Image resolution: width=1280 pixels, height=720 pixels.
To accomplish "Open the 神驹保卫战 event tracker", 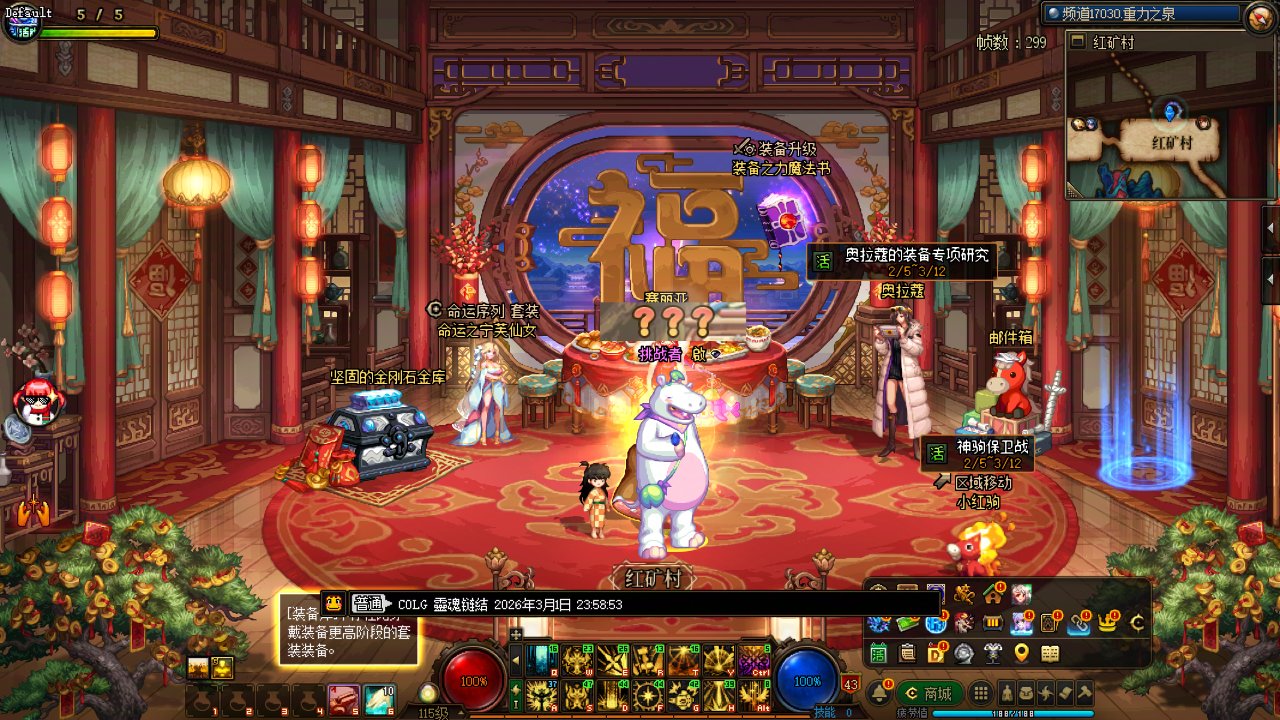I will tap(976, 453).
